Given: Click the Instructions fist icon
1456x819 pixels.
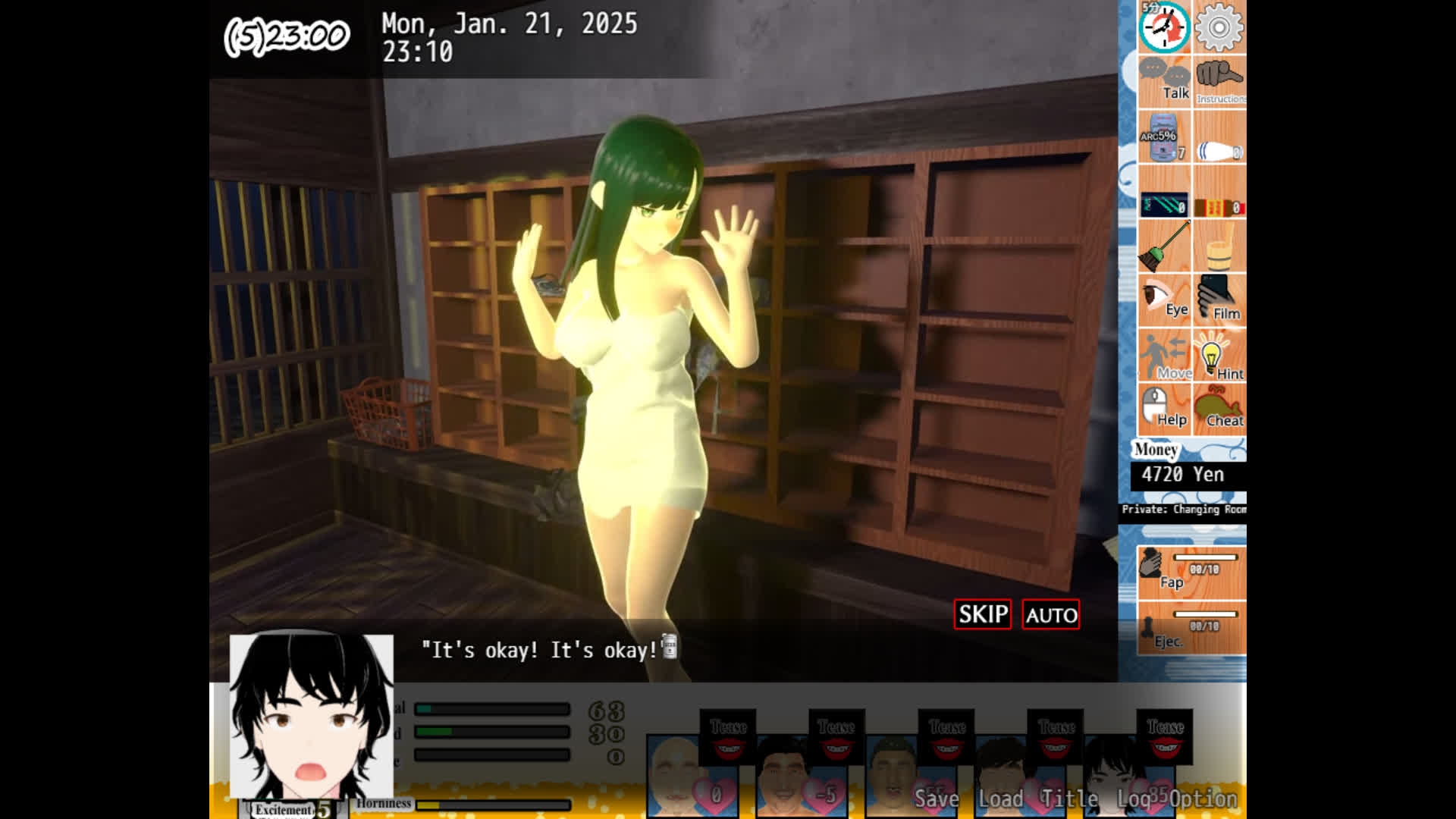Looking at the screenshot, I should [x=1220, y=80].
